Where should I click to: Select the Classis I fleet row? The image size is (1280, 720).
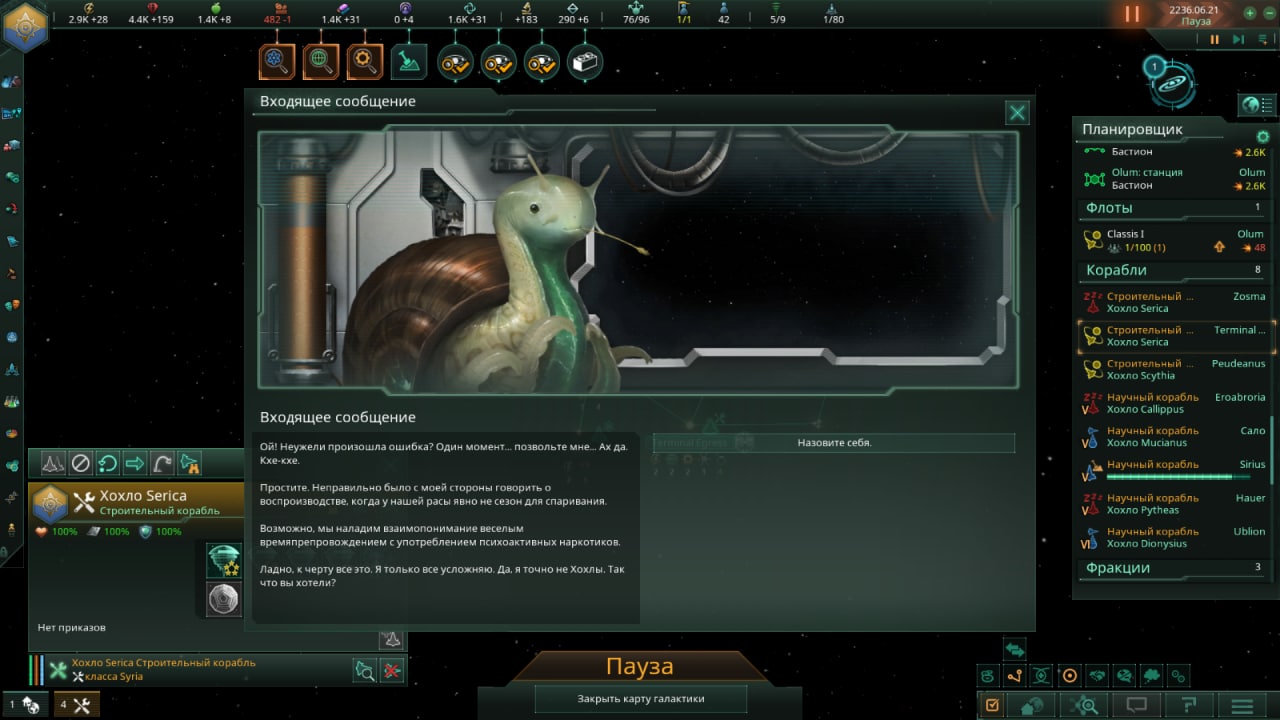(1174, 241)
